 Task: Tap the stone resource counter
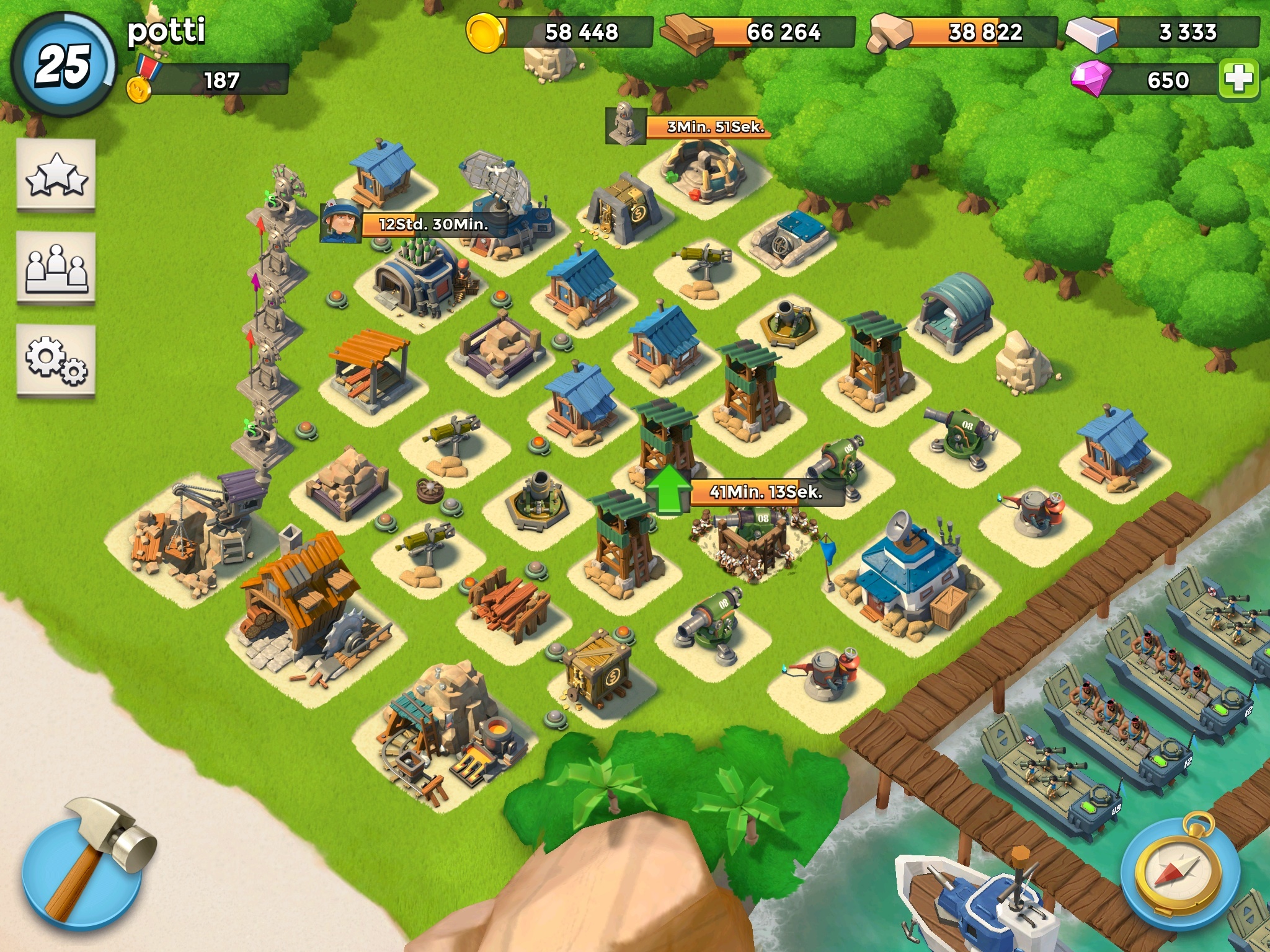pyautogui.click(x=963, y=32)
